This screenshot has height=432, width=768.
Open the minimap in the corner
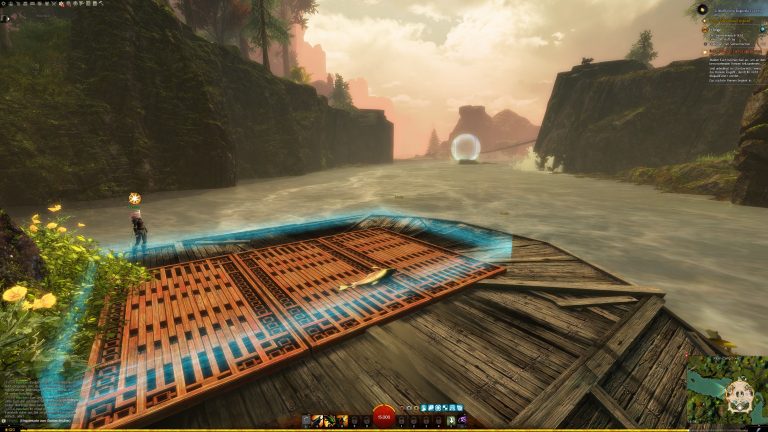(x=726, y=391)
